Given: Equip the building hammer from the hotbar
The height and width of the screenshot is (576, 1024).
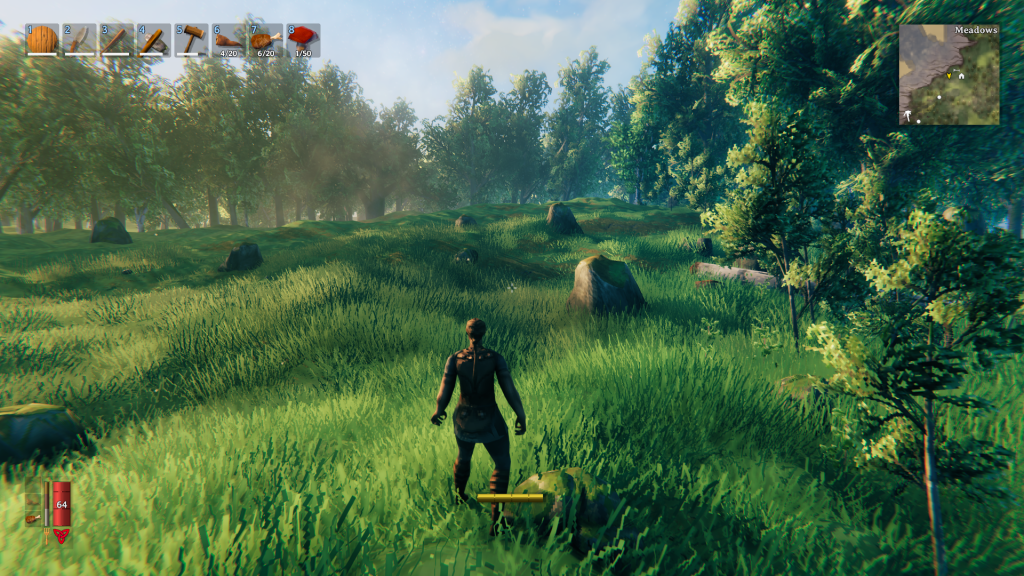Looking at the screenshot, I should (x=191, y=40).
